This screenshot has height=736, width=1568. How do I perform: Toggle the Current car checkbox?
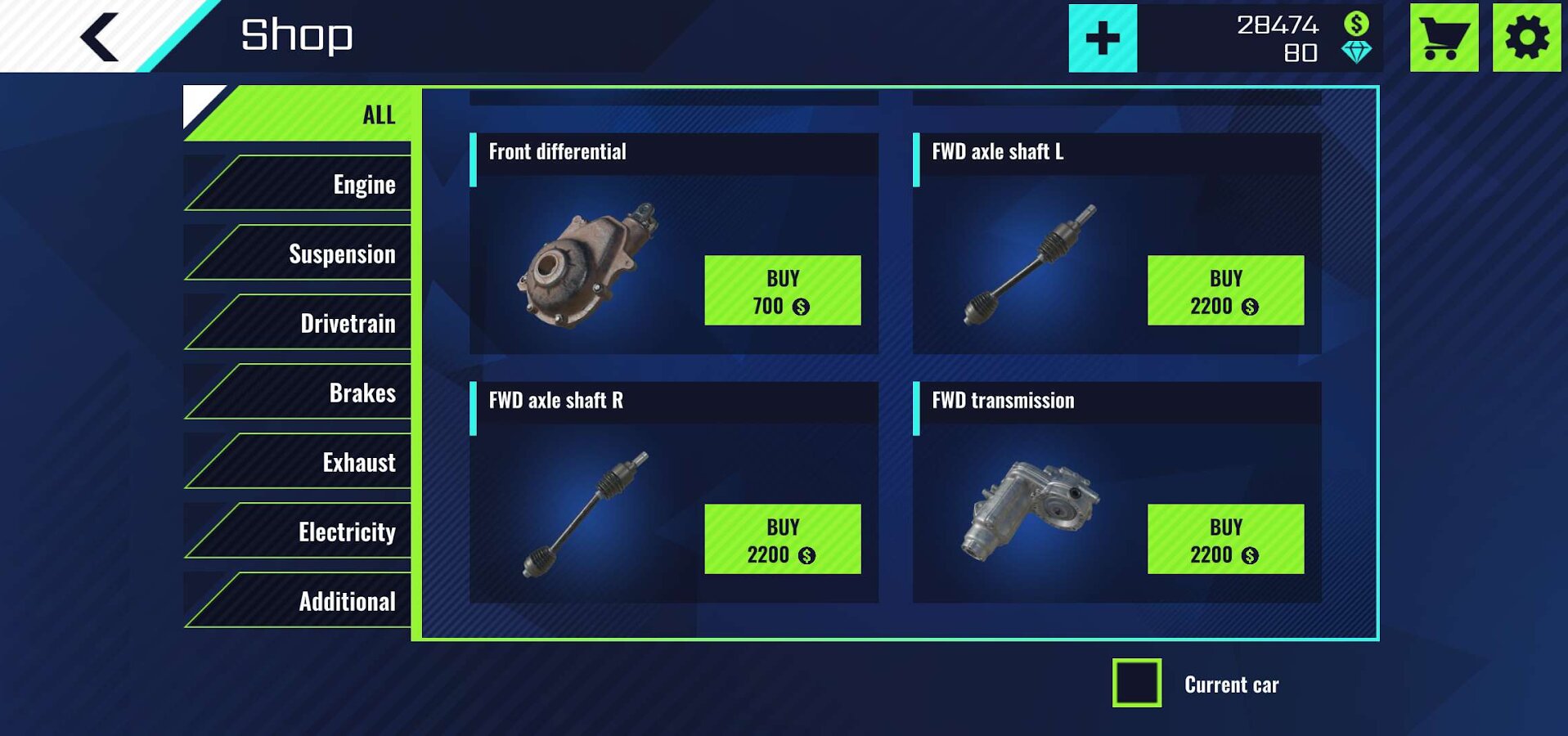[x=1136, y=683]
